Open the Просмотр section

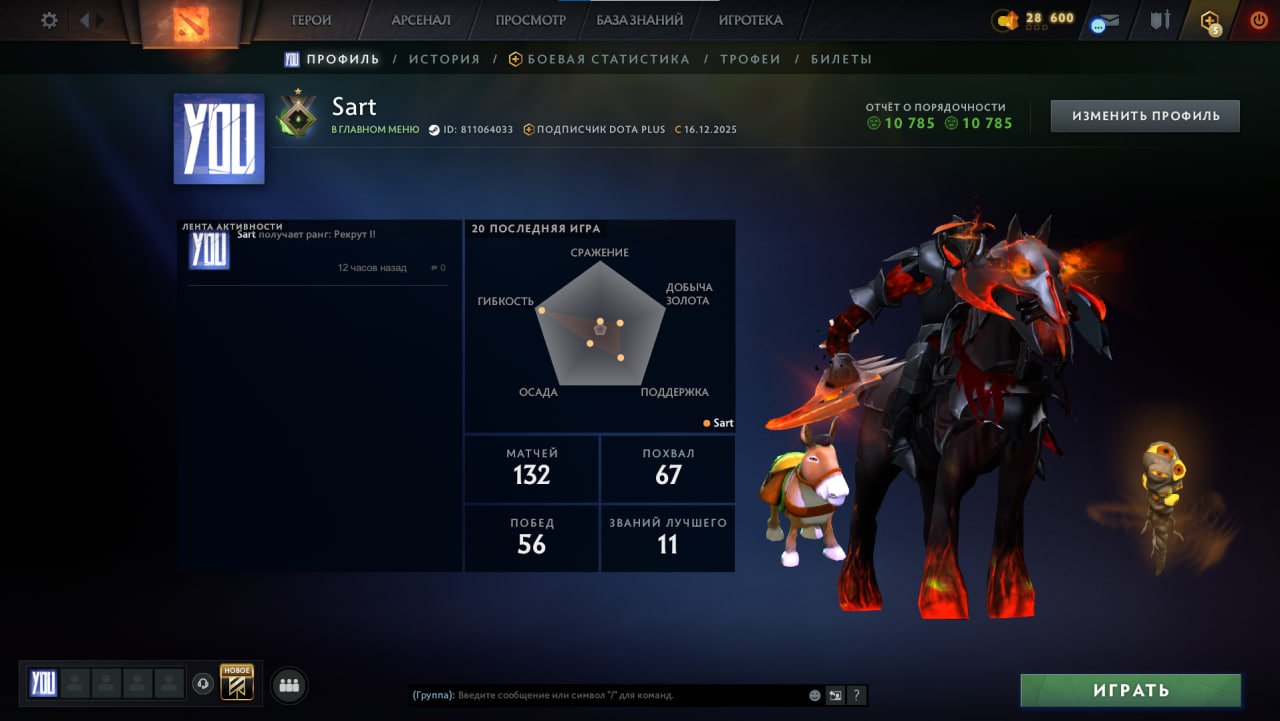pos(530,20)
